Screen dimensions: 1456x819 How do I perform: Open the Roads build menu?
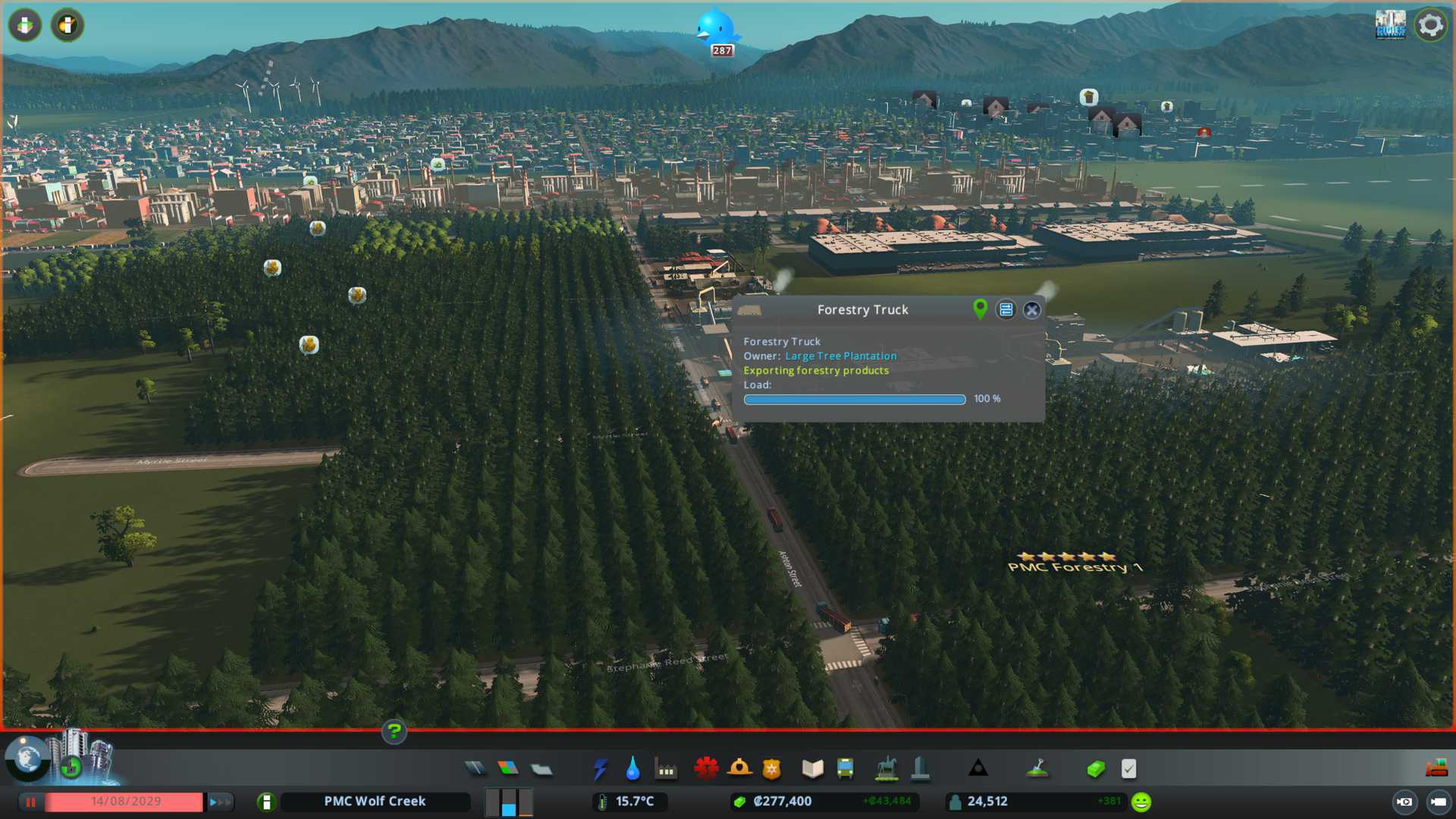click(475, 769)
